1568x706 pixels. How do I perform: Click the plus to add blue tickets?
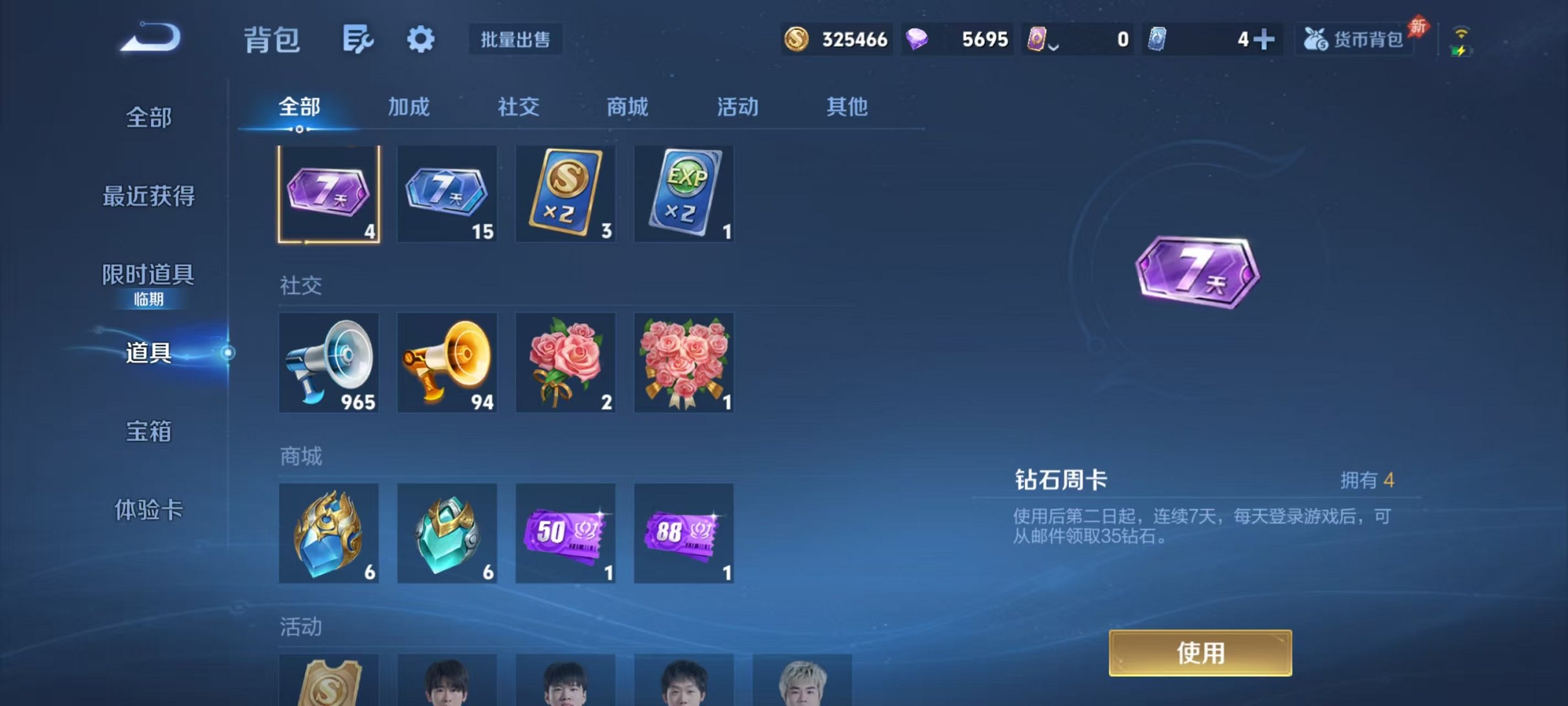pos(1264,39)
